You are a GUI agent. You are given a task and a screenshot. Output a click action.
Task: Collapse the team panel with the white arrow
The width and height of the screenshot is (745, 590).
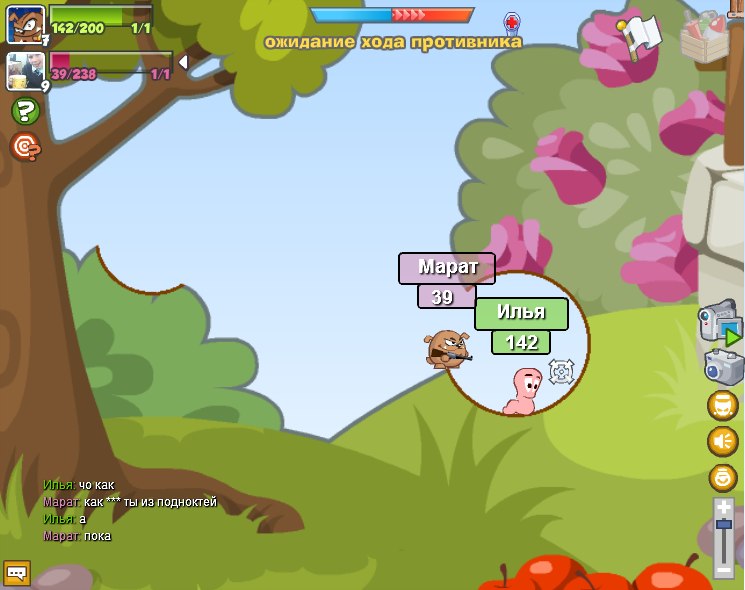183,63
